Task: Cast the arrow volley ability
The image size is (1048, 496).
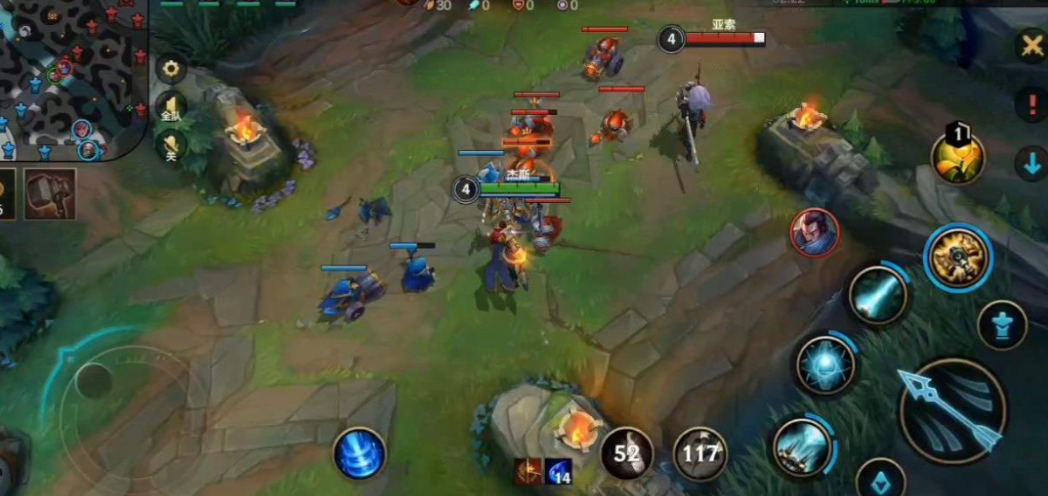Action: click(x=802, y=445)
